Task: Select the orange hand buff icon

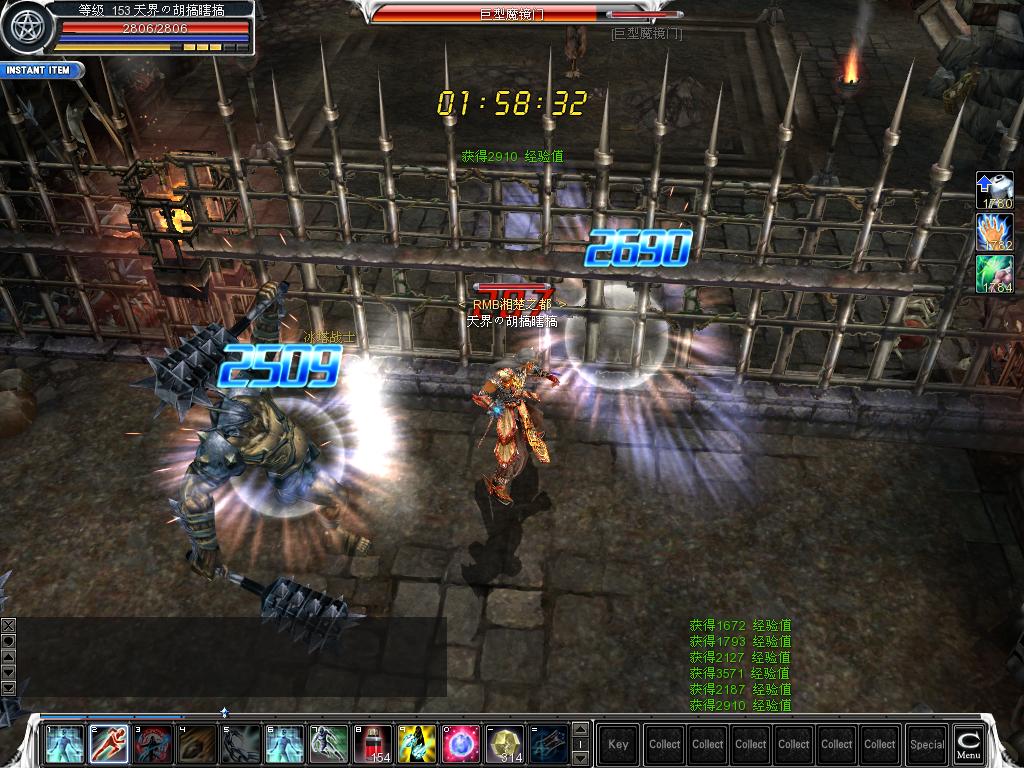Action: (994, 232)
